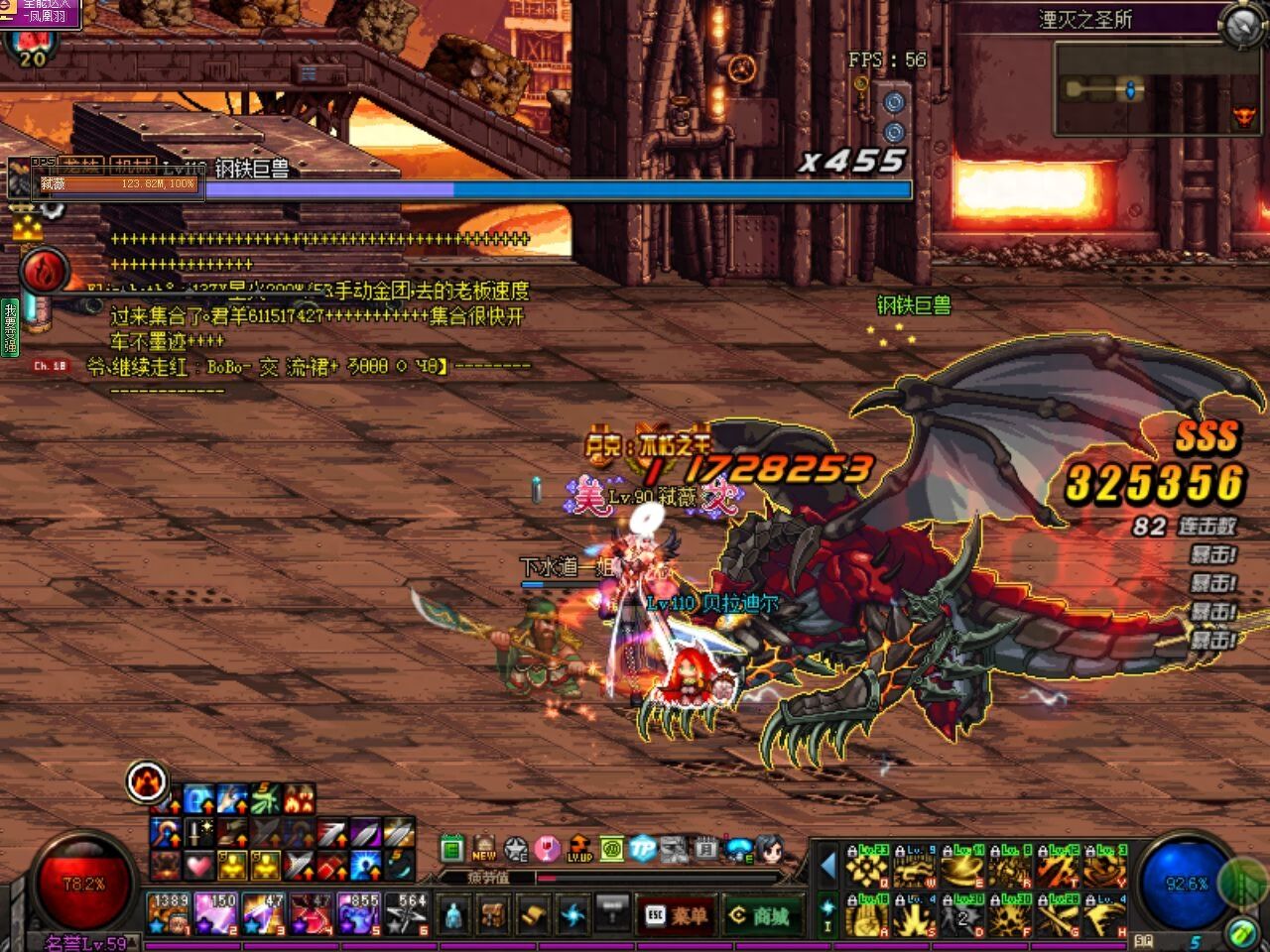
Task: Click the 我要变强 green side tab
Action: (10, 327)
